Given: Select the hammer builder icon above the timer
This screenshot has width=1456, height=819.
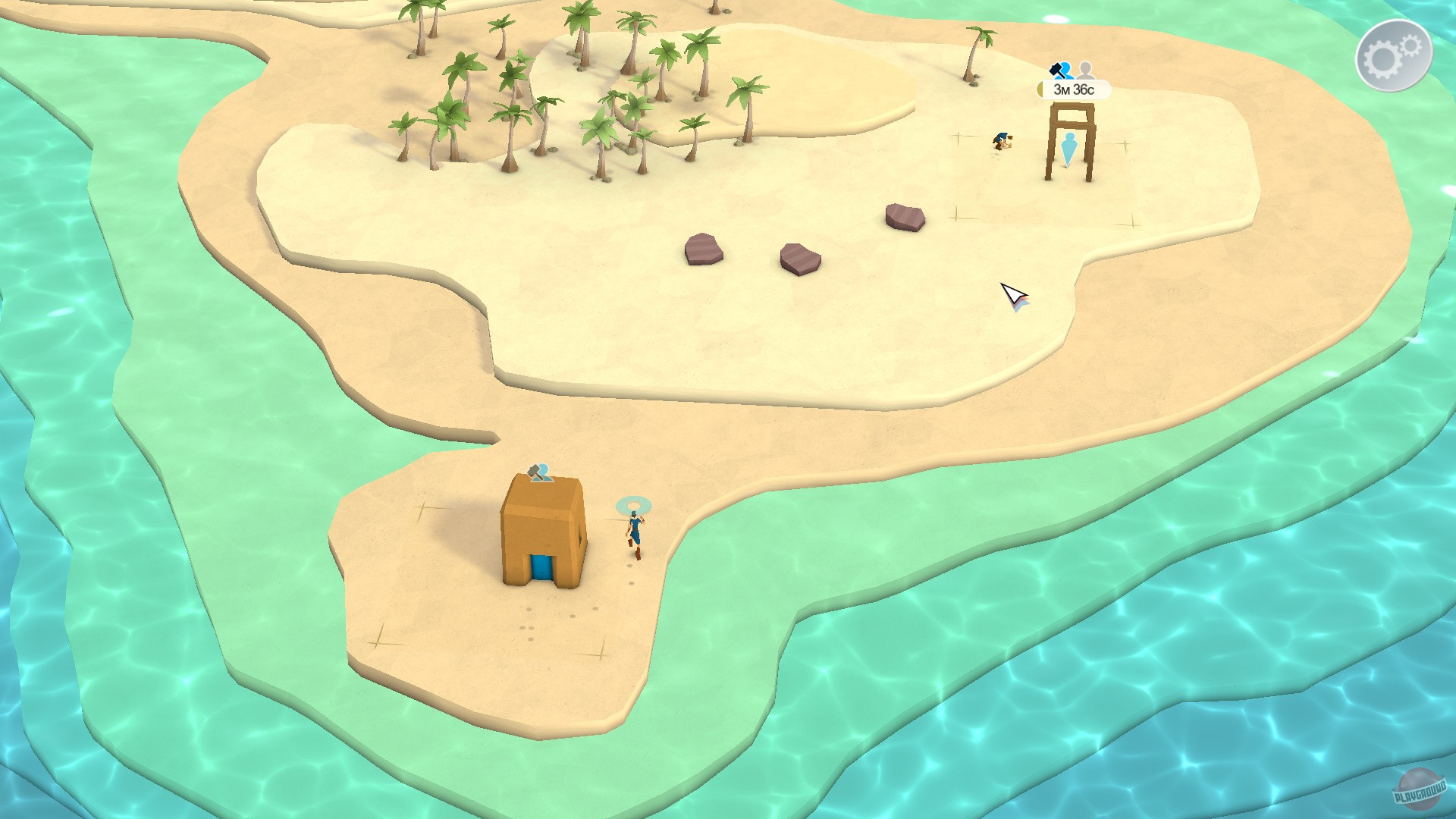Looking at the screenshot, I should [1056, 71].
